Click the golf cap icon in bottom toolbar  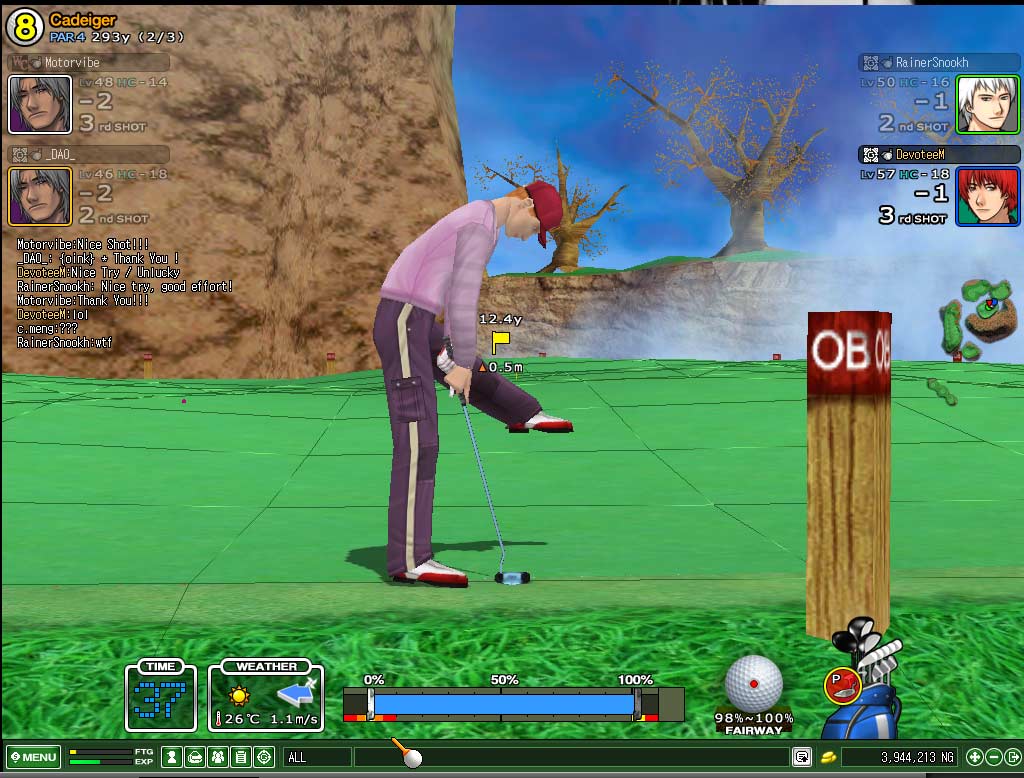[195, 757]
